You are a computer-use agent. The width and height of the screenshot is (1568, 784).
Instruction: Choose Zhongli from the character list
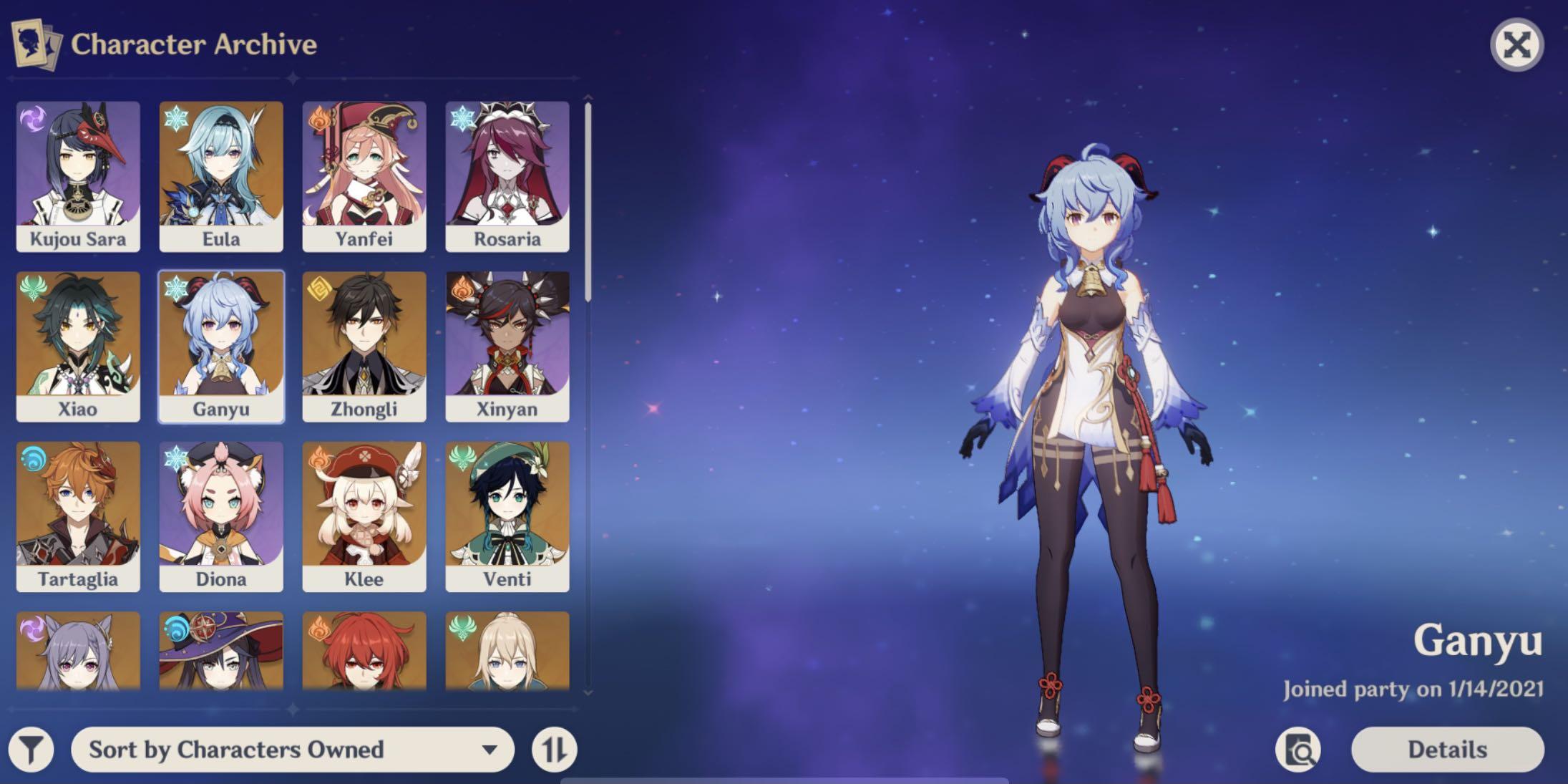pyautogui.click(x=364, y=347)
